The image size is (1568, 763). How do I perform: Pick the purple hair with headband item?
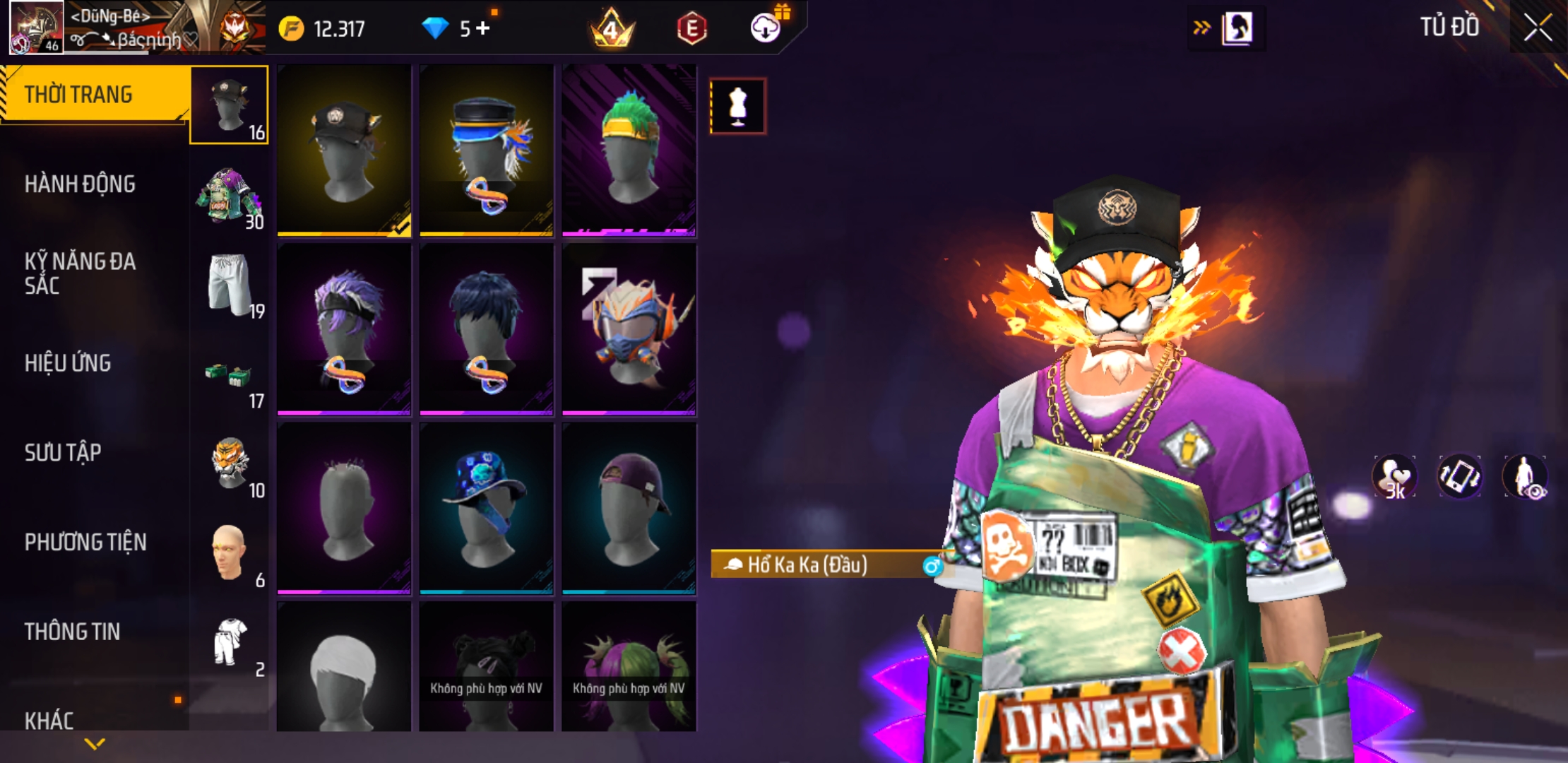pyautogui.click(x=344, y=329)
